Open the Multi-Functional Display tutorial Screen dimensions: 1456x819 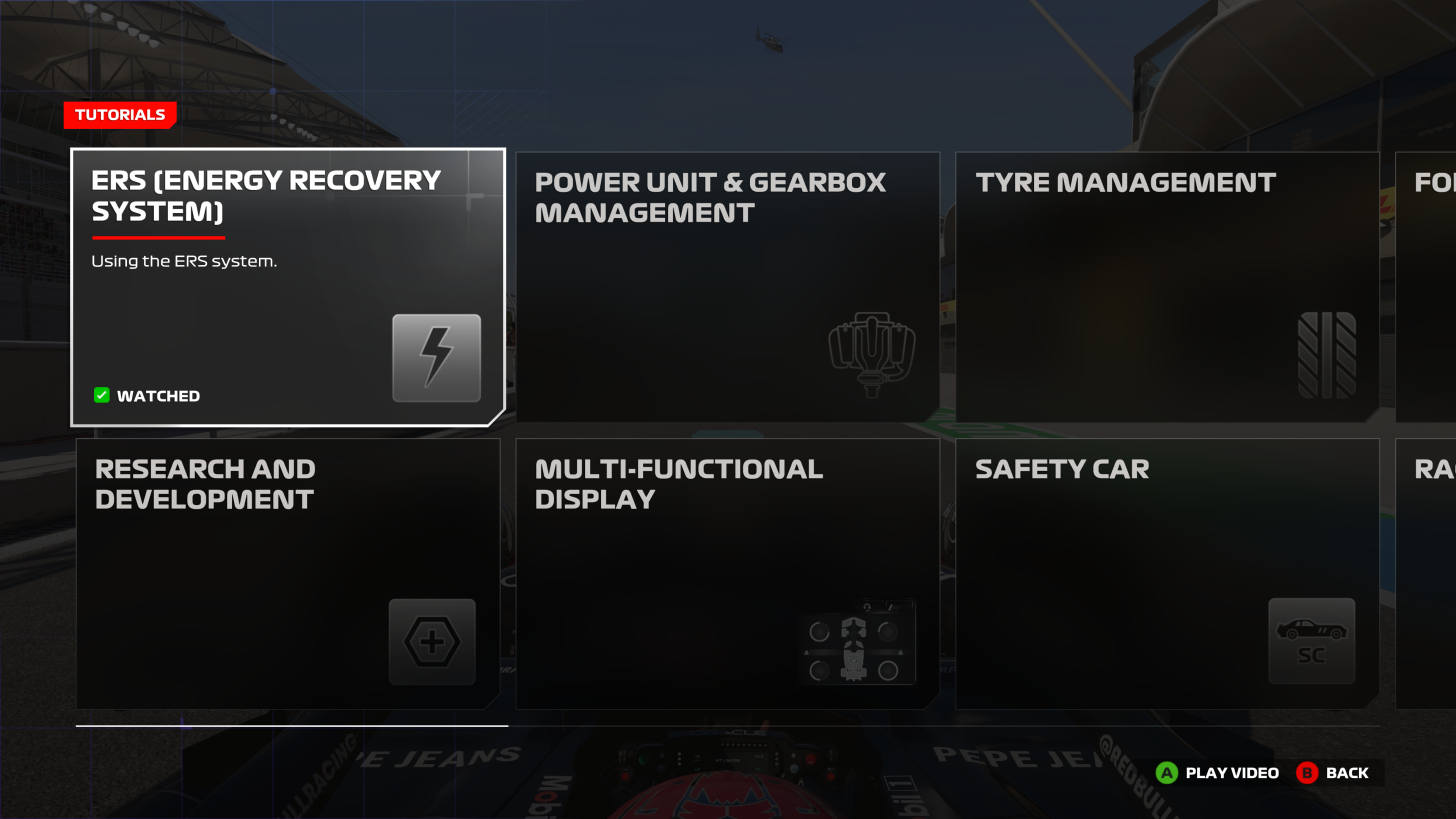(727, 573)
